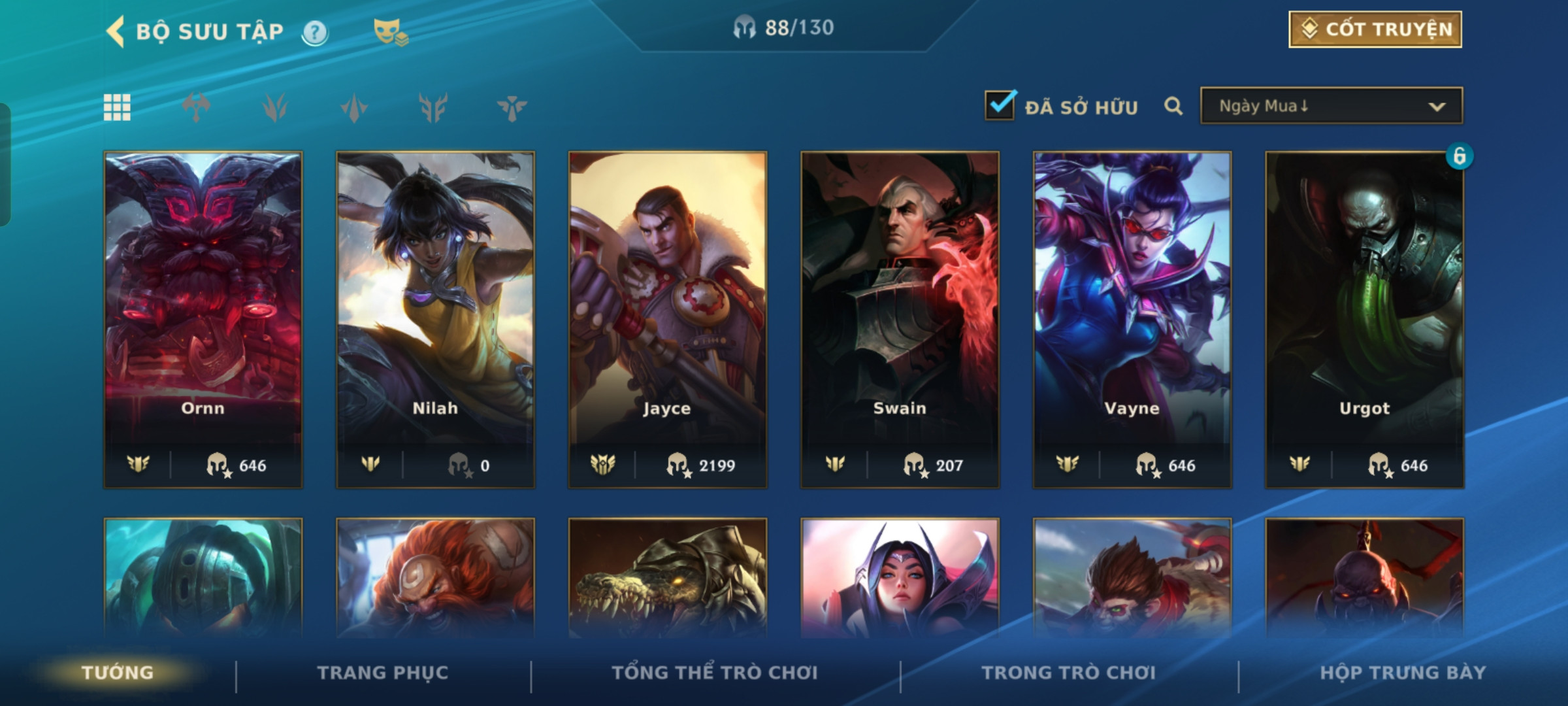Open the Tổng Thể Trò Chơi tab
This screenshot has height=706, width=1568.
[715, 673]
